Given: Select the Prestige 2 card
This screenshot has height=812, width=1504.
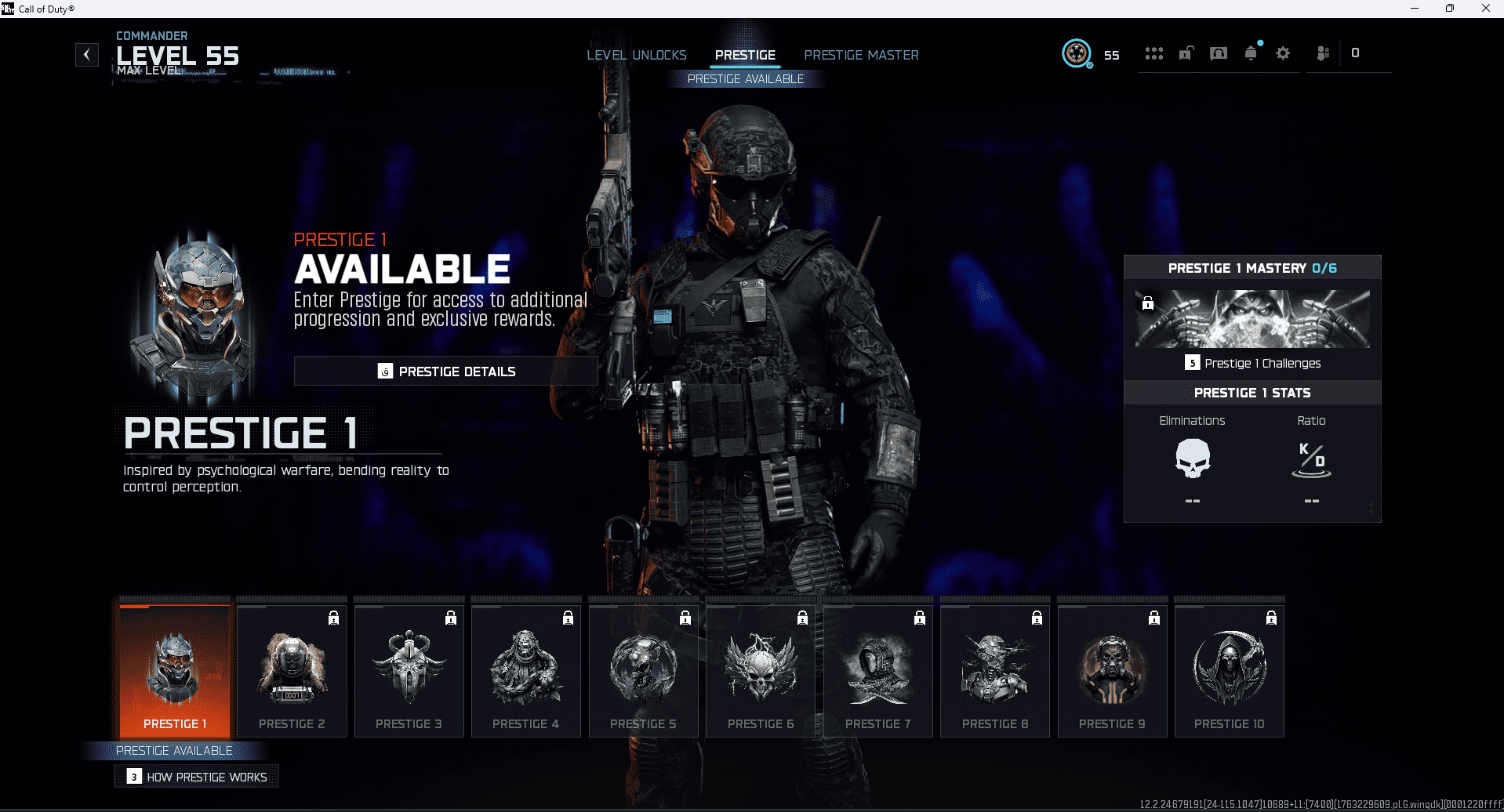Looking at the screenshot, I should point(291,670).
